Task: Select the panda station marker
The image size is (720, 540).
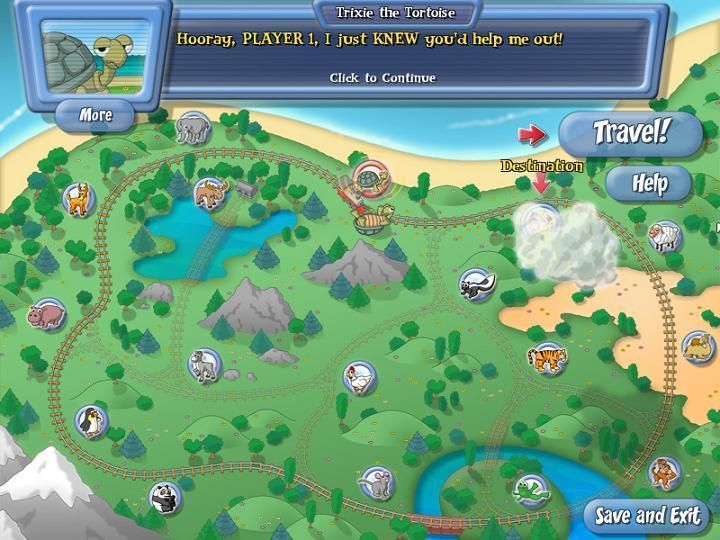Action: (x=164, y=495)
